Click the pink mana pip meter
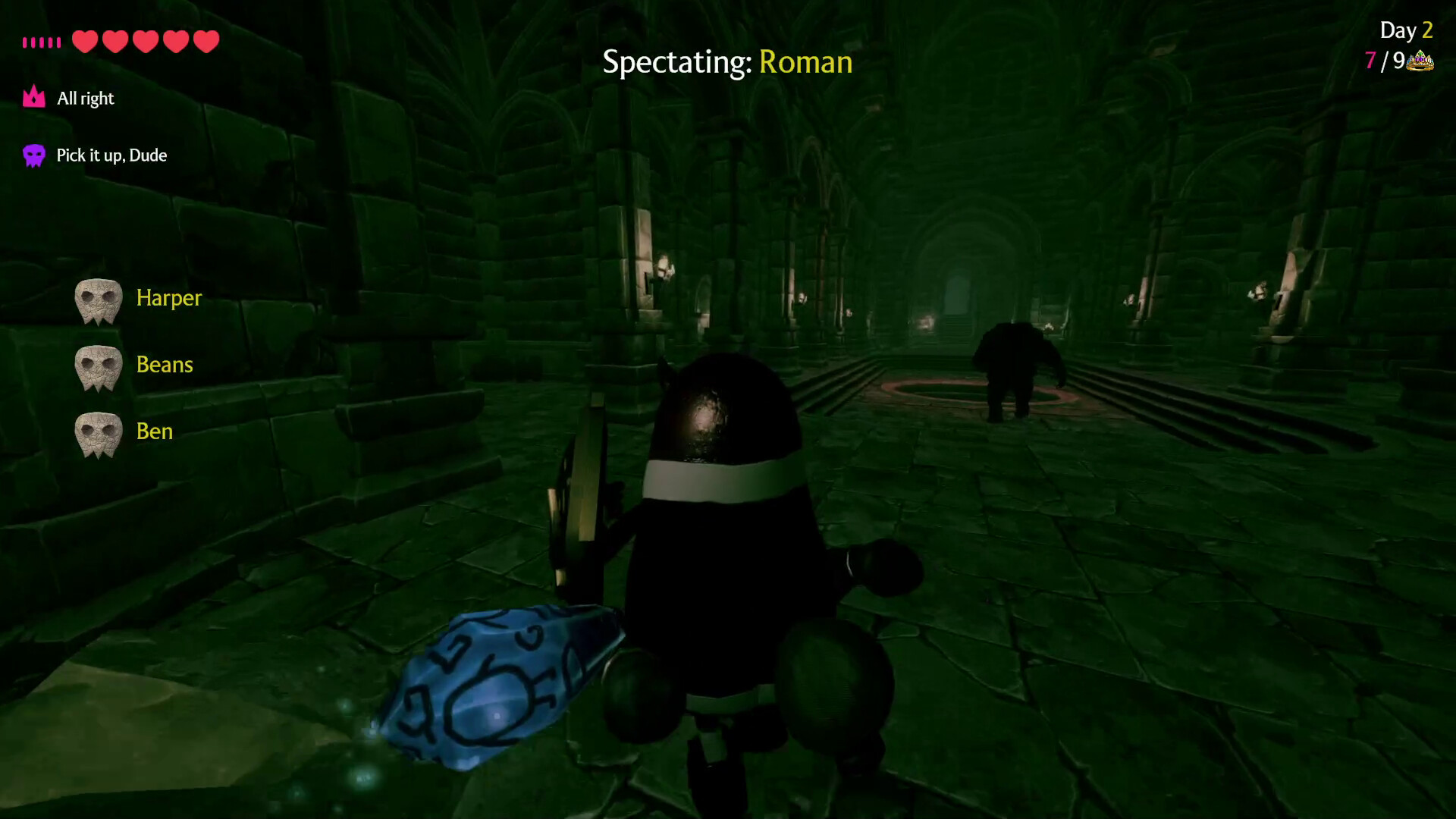1456x819 pixels. 42,42
